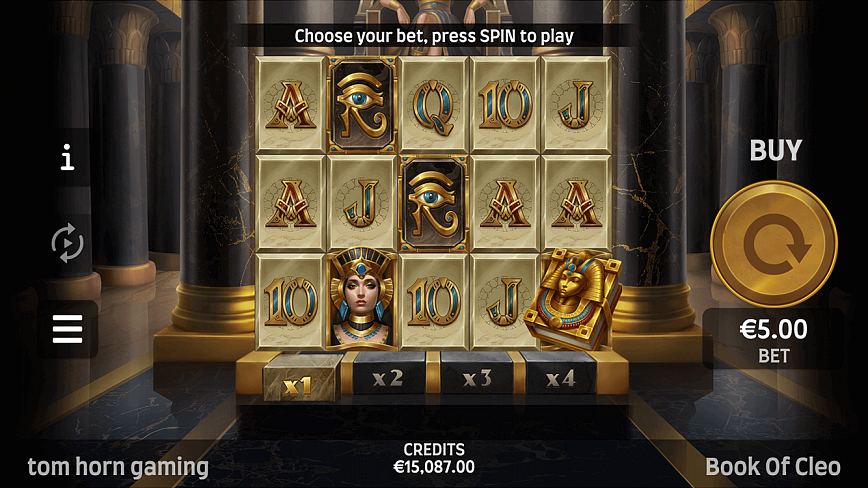Toggle the autoplay icon
Viewport: 868px width, 488px height.
tap(67, 242)
